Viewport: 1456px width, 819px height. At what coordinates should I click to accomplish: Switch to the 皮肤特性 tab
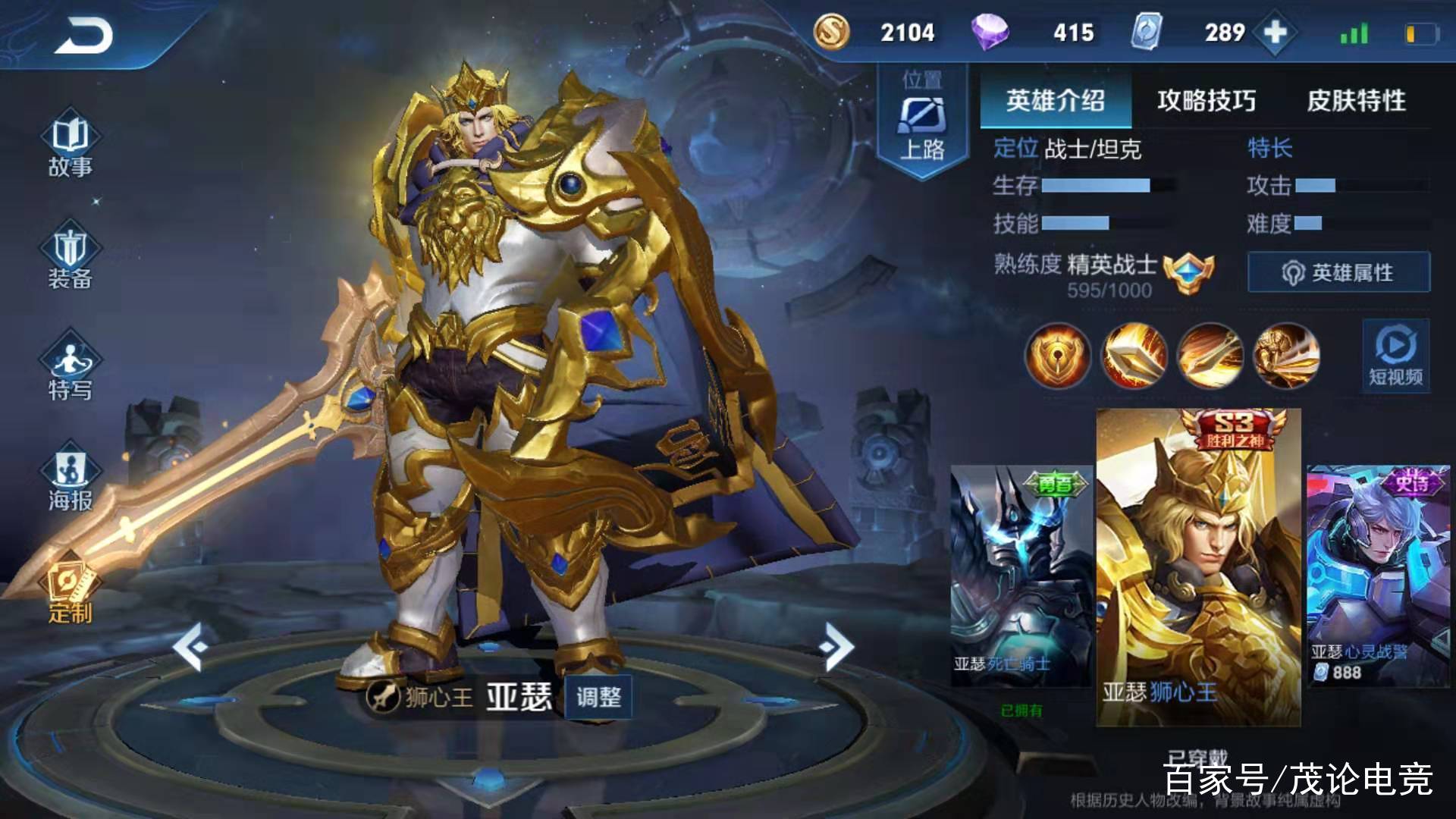[x=1354, y=99]
